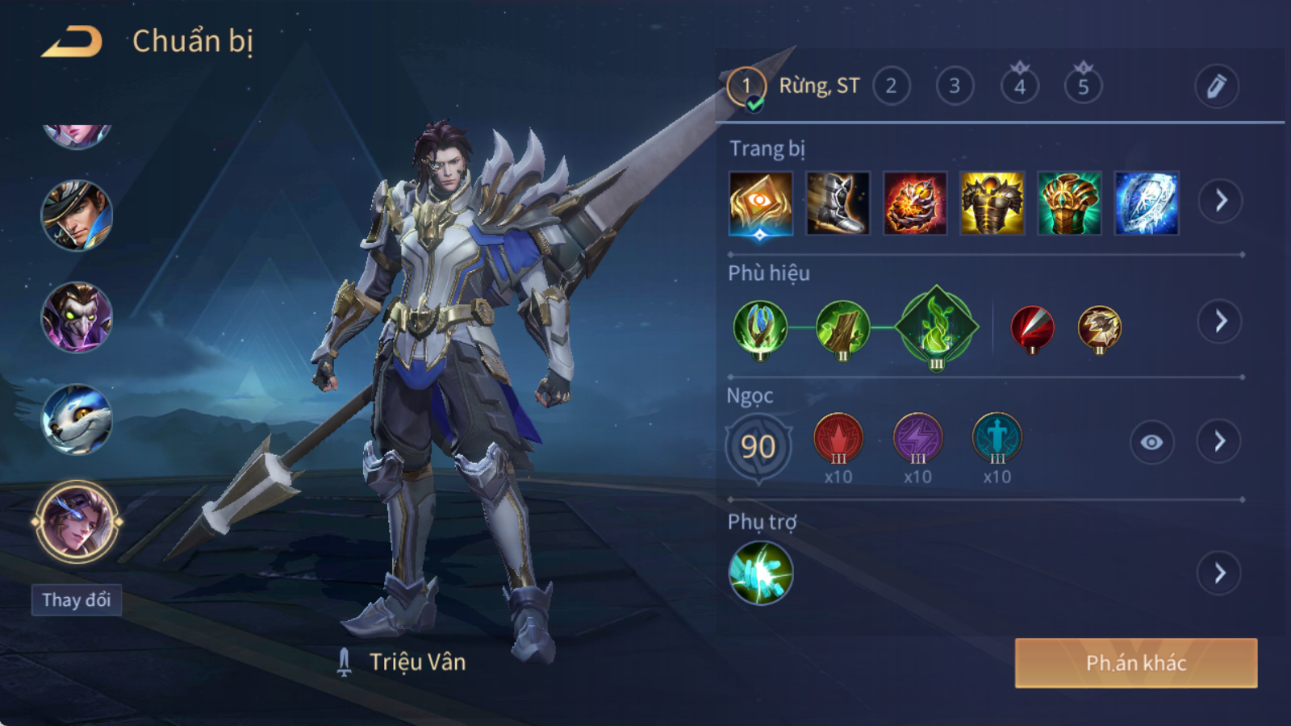Select the Phụ trợ support spell icon
This screenshot has height=726, width=1291.
click(761, 573)
